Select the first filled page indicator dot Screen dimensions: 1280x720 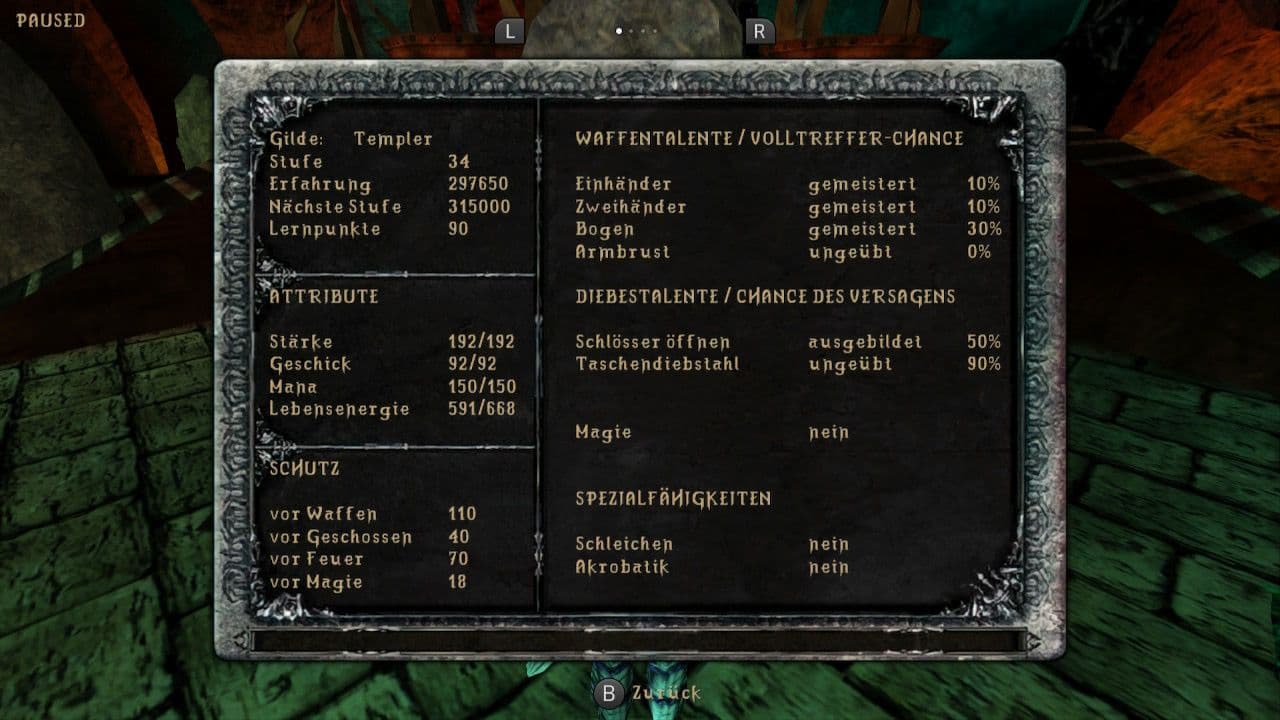click(619, 31)
